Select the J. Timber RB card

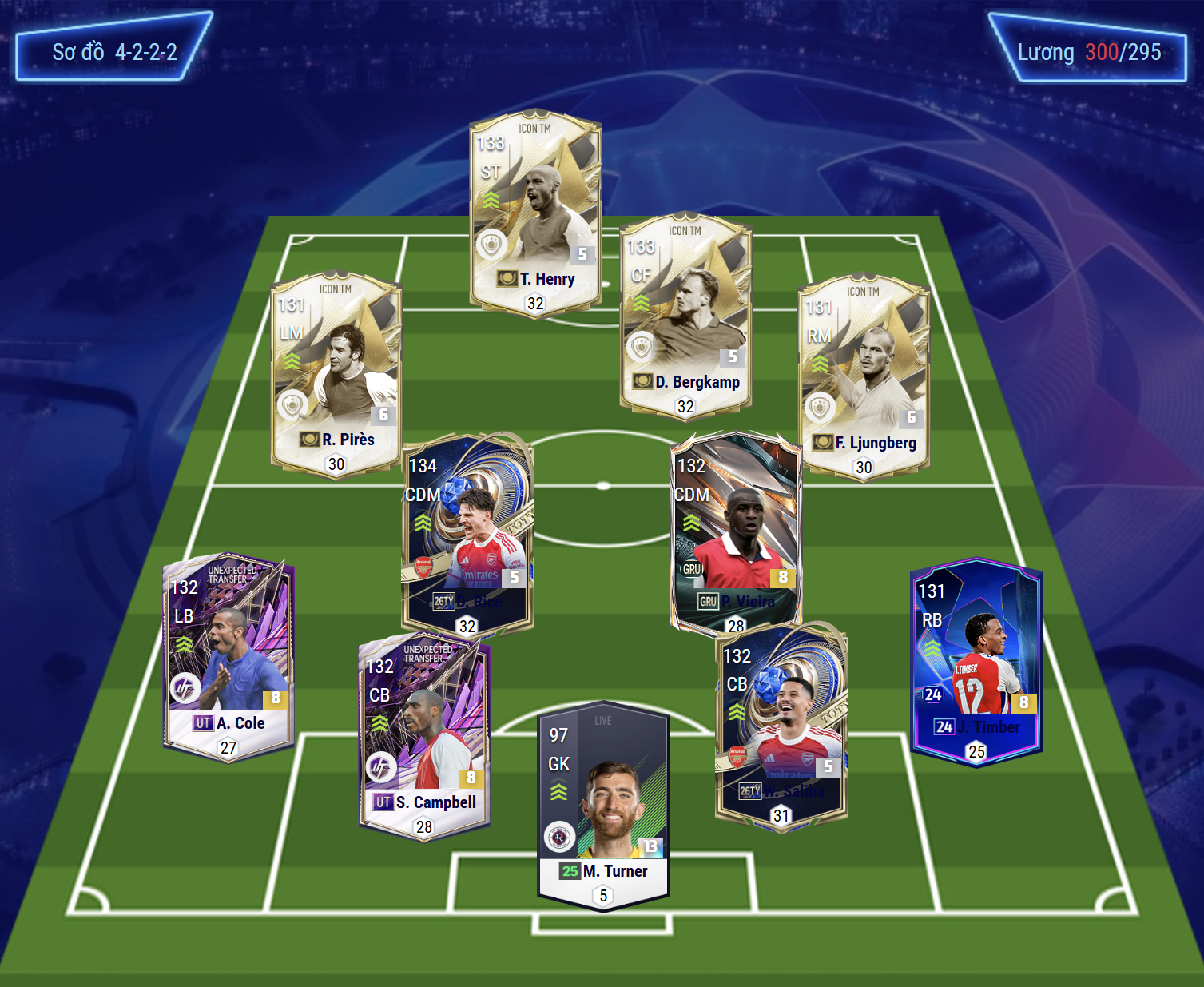pyautogui.click(x=976, y=661)
